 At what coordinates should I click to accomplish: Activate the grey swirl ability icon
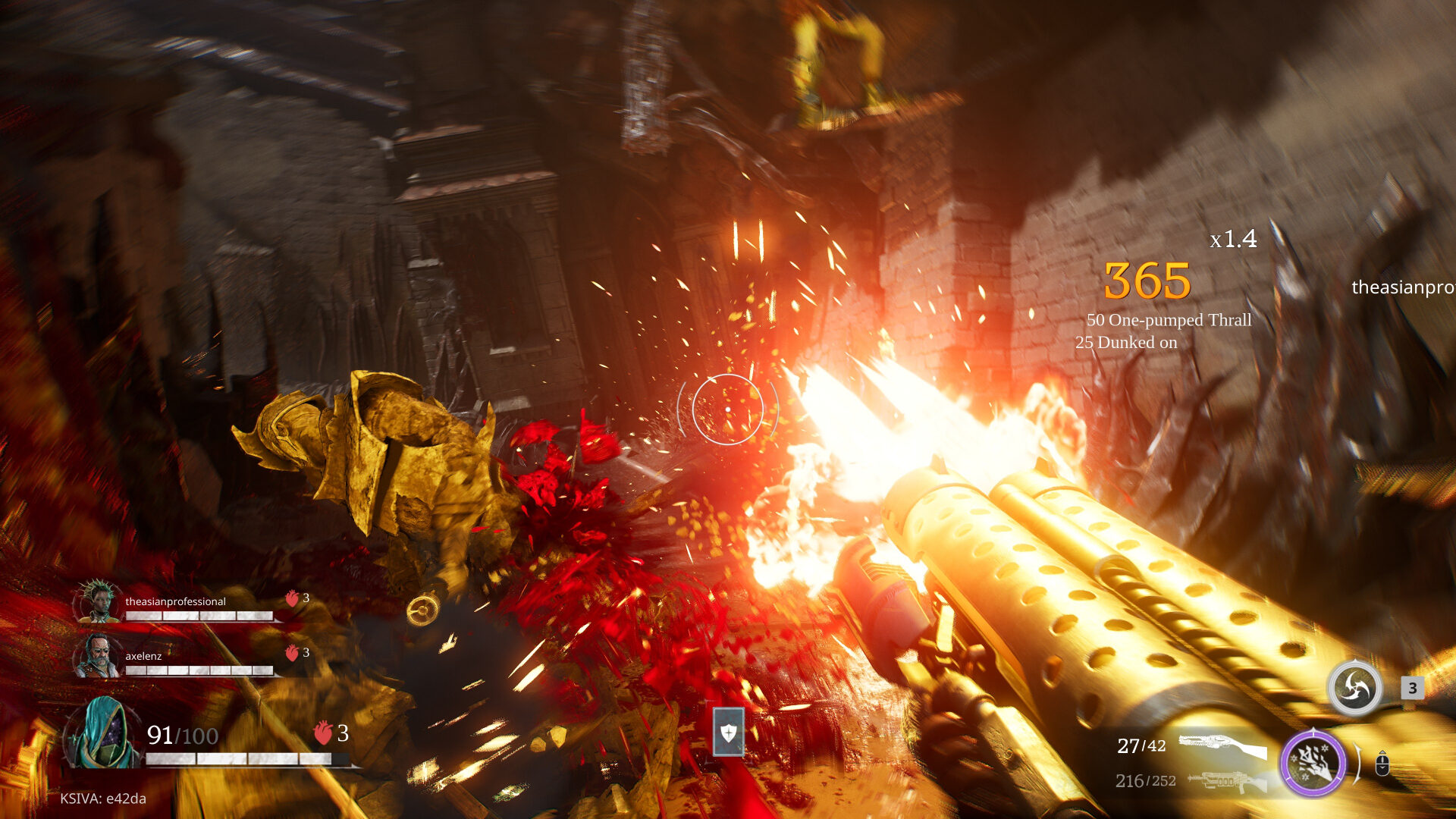(1354, 688)
